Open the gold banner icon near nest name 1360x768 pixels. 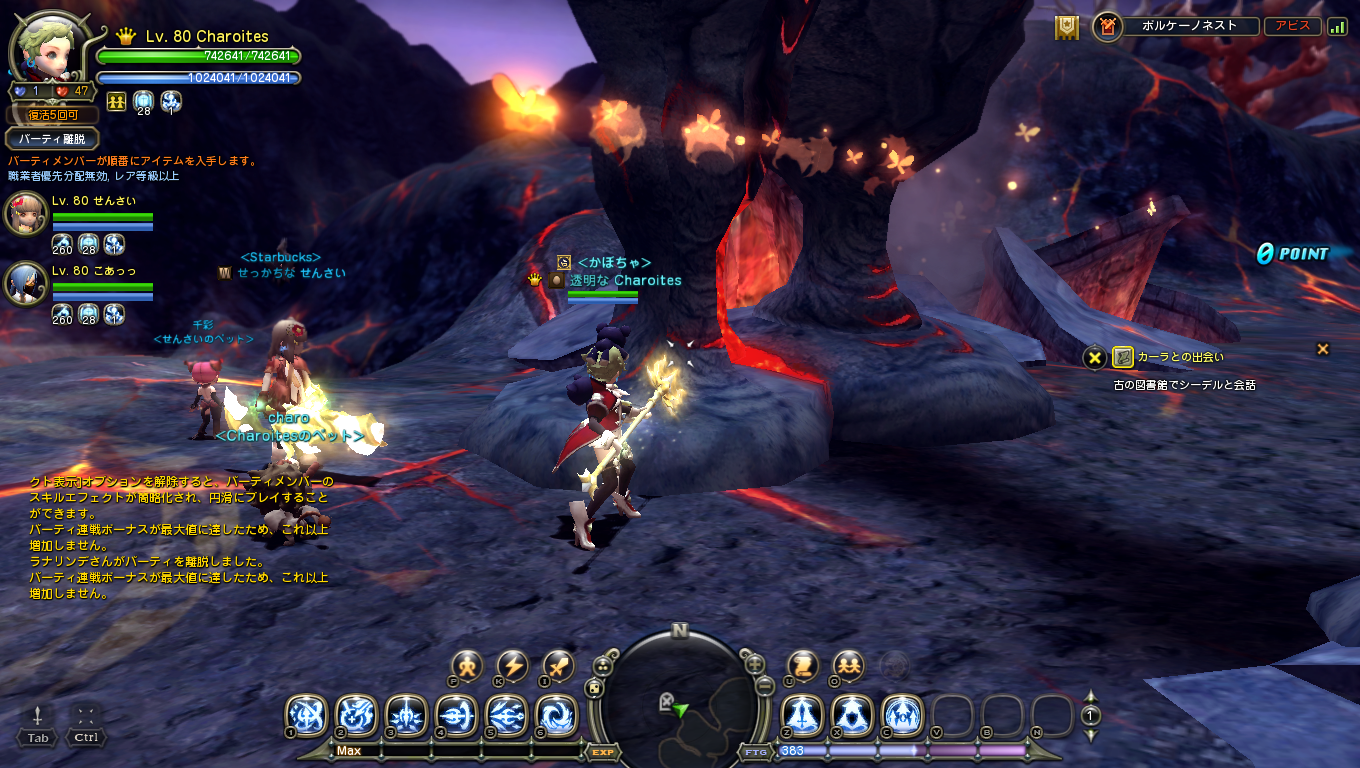(1067, 28)
